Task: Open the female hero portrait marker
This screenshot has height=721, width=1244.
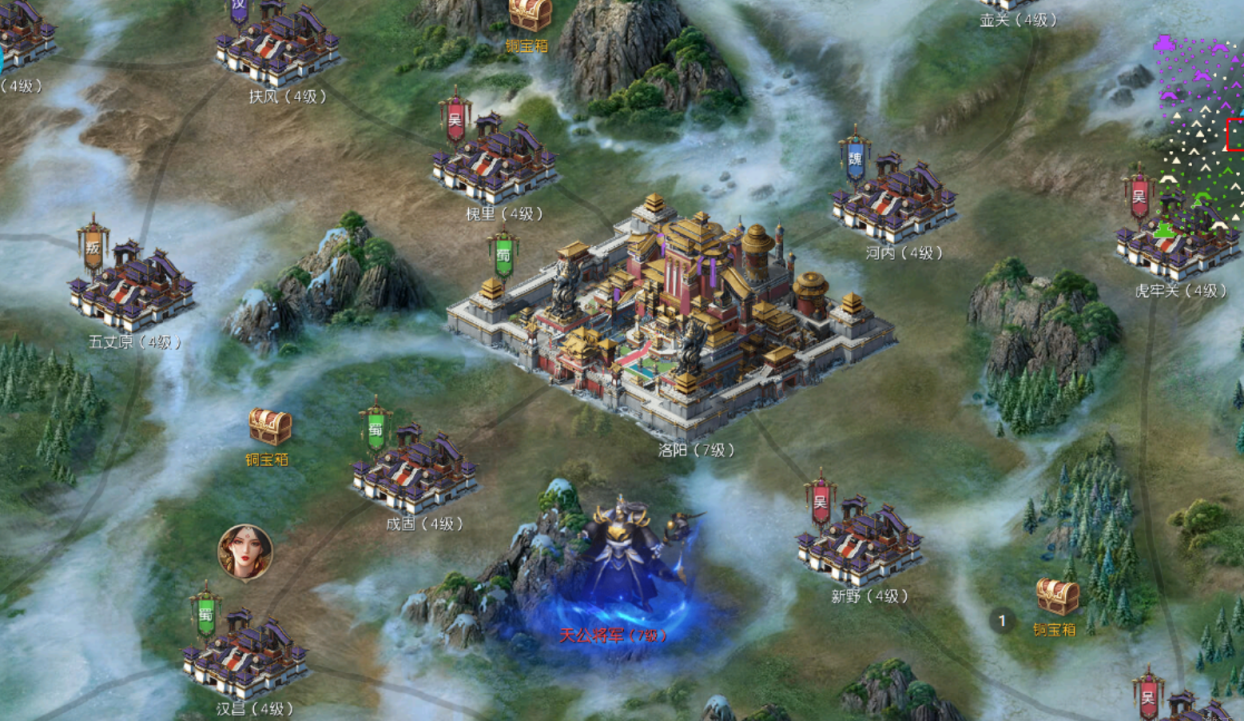Action: [245, 552]
